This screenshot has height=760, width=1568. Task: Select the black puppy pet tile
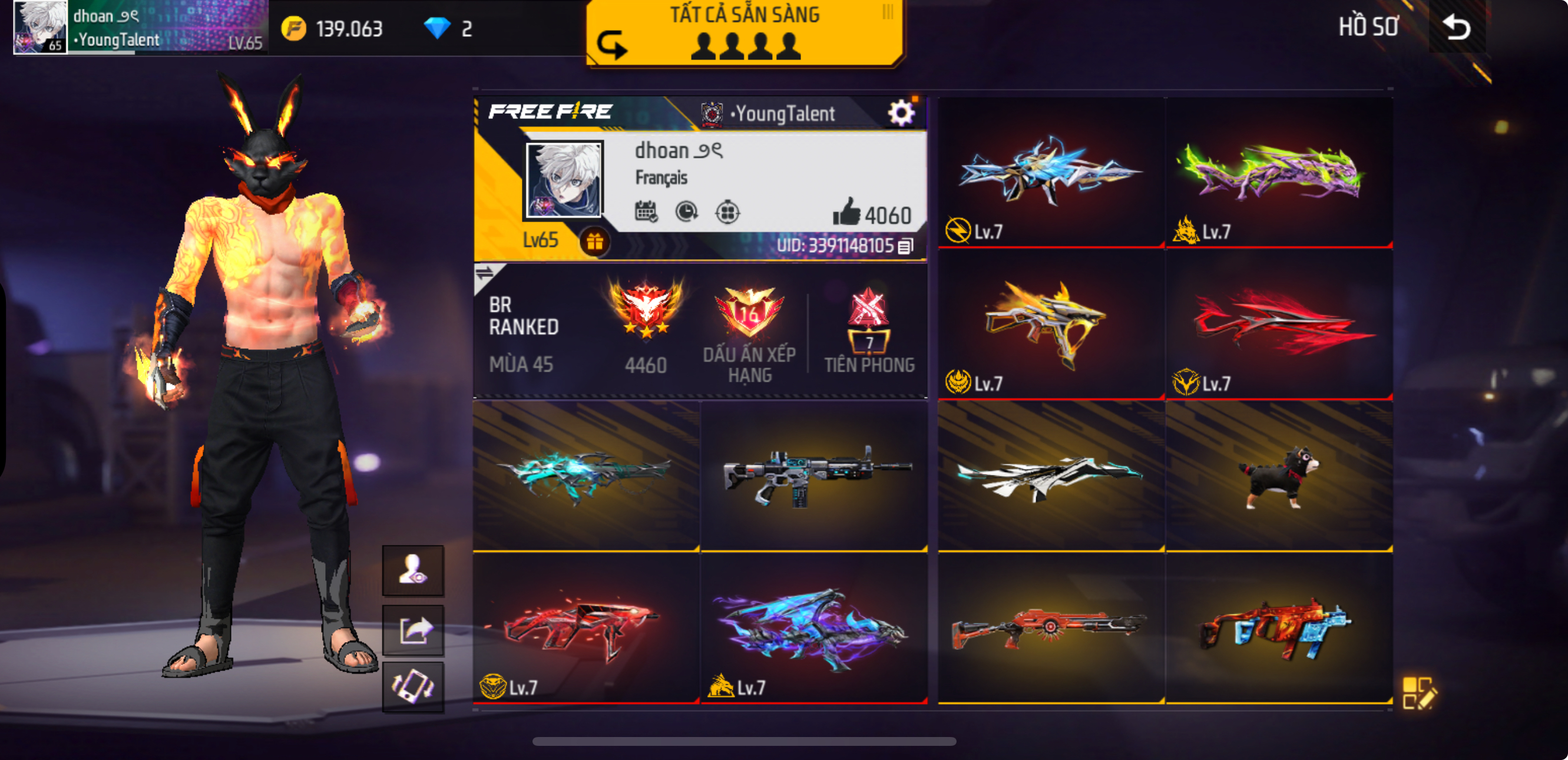pos(1279,475)
